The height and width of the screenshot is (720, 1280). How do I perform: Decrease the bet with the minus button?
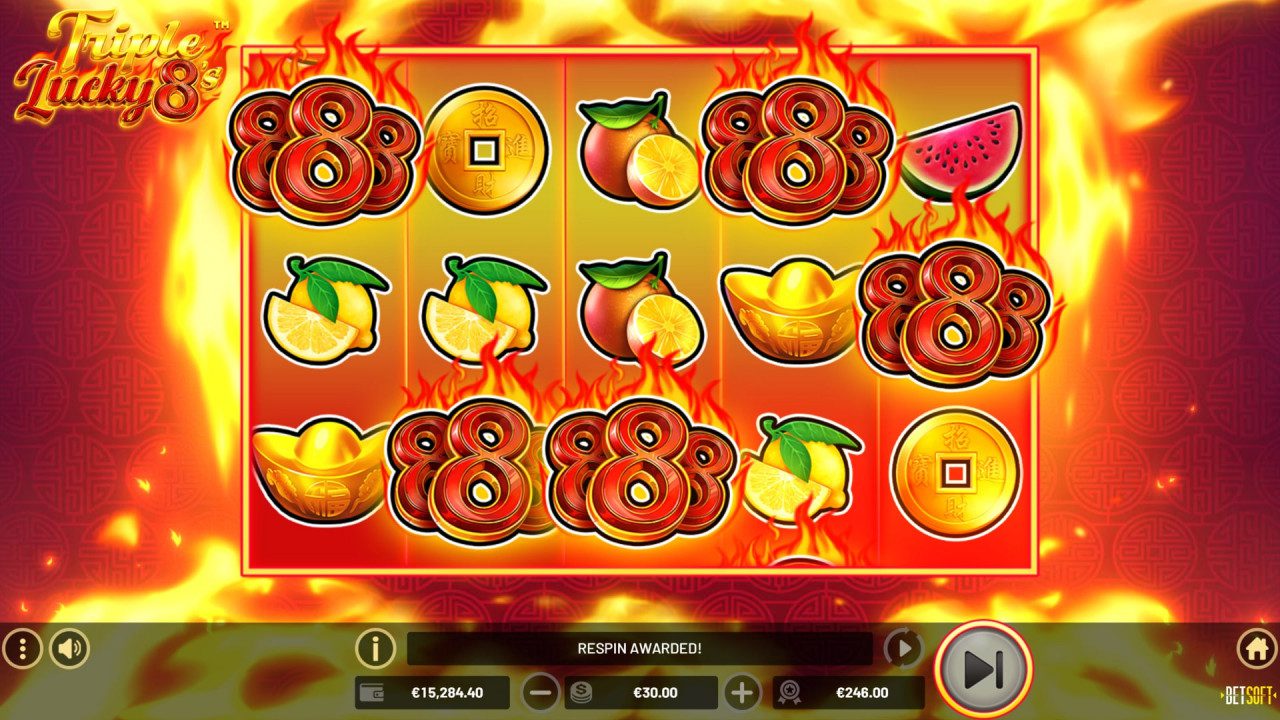coord(541,691)
